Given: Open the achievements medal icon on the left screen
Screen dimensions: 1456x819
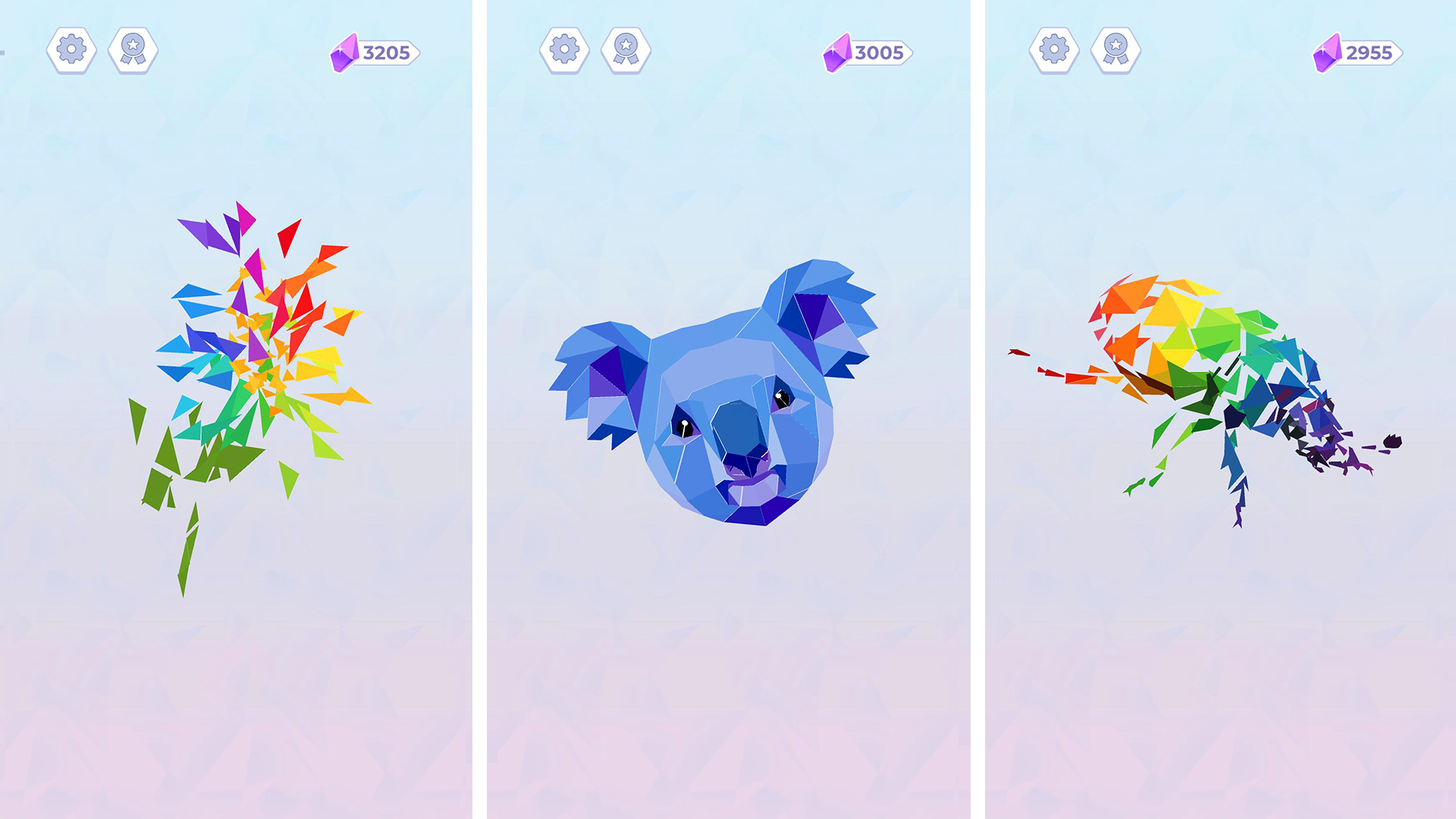Looking at the screenshot, I should pos(133,51).
